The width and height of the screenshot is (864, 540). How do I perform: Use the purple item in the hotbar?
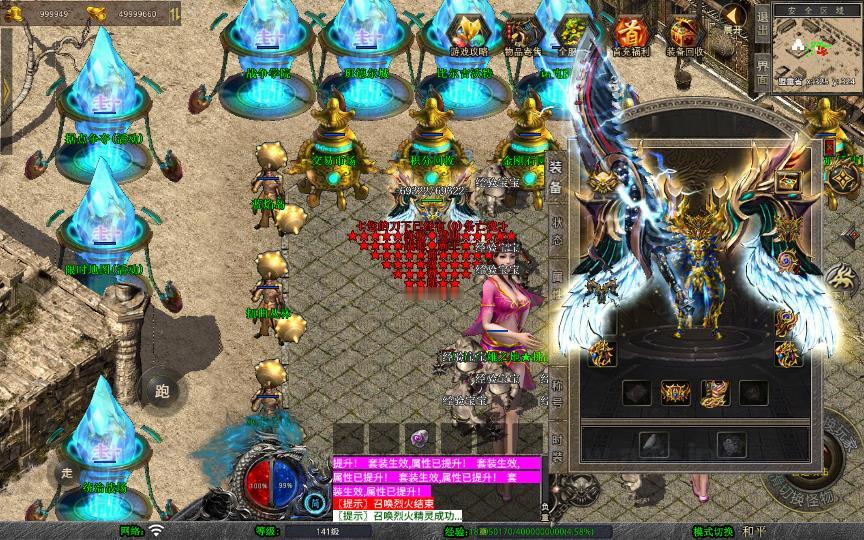coord(420,438)
